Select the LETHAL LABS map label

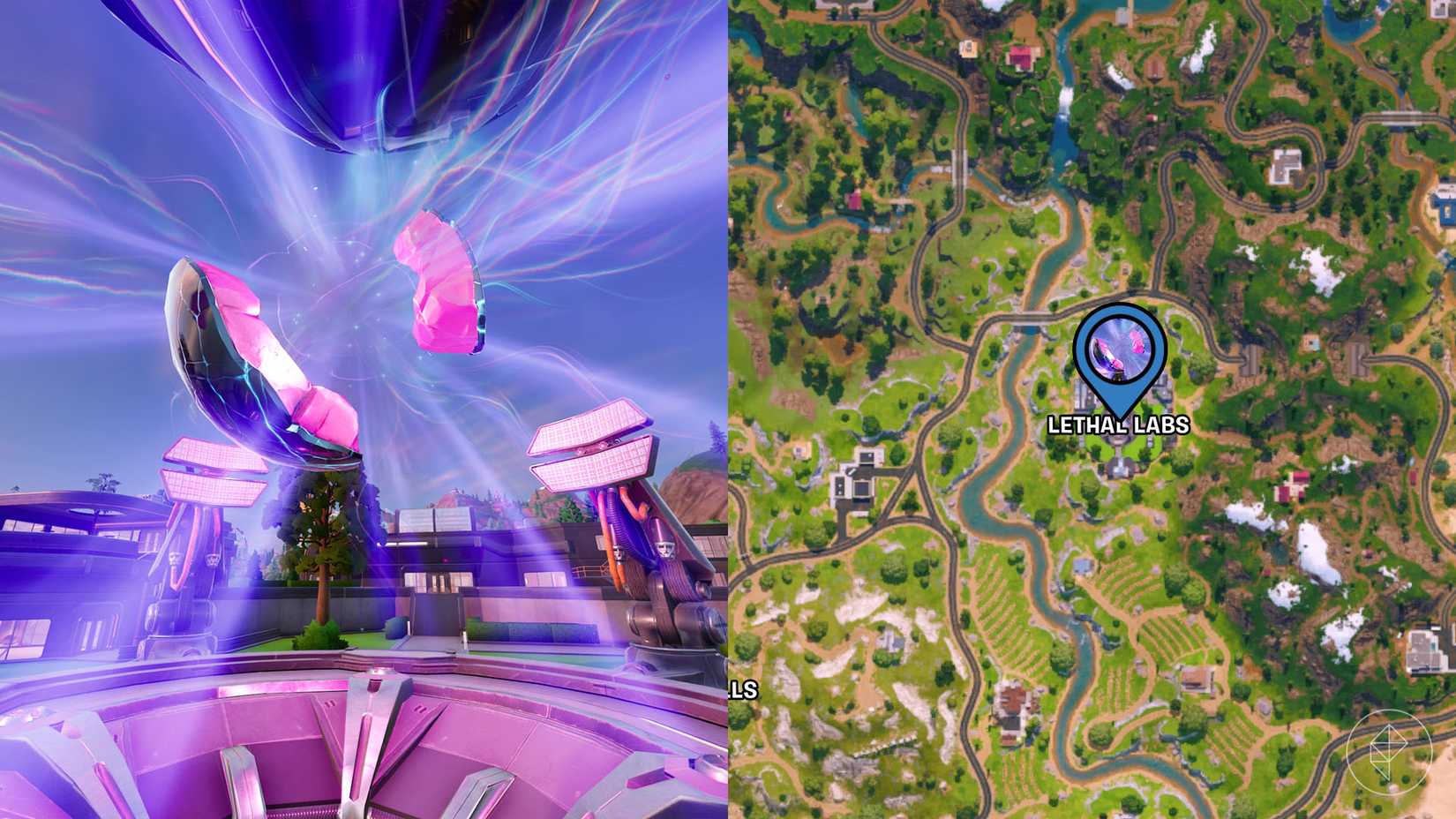1119,425
